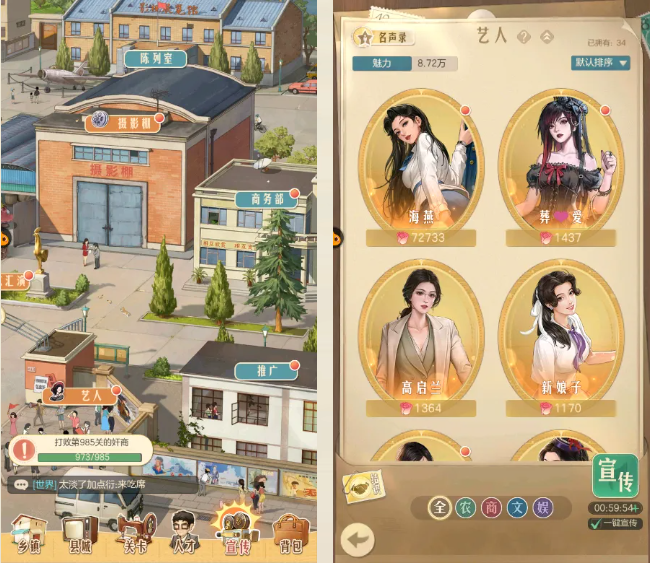The height and width of the screenshot is (563, 650).
Task: Open the 背包 backpack
Action: coord(290,534)
